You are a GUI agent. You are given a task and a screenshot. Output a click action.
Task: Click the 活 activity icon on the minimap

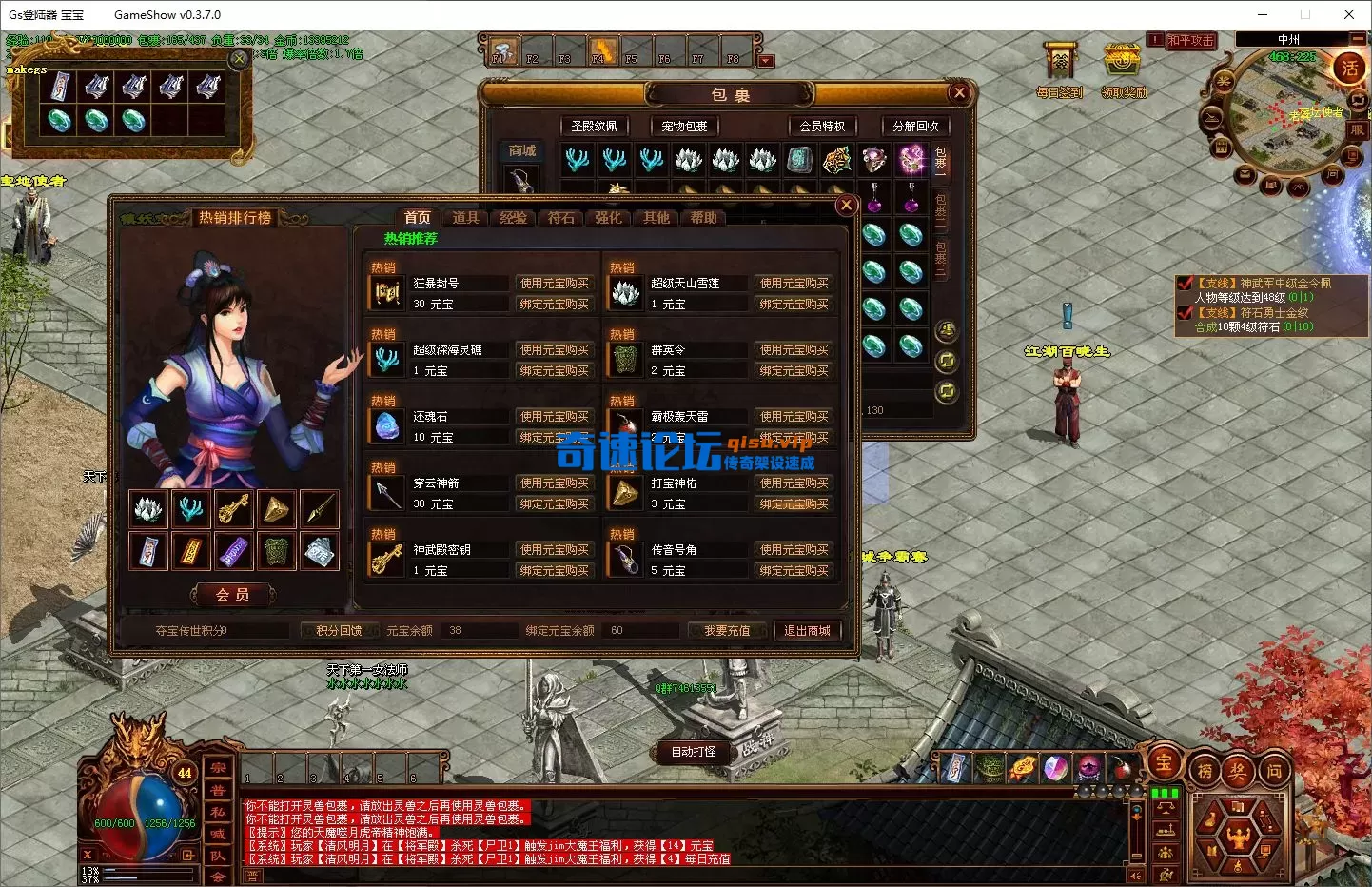[1351, 69]
